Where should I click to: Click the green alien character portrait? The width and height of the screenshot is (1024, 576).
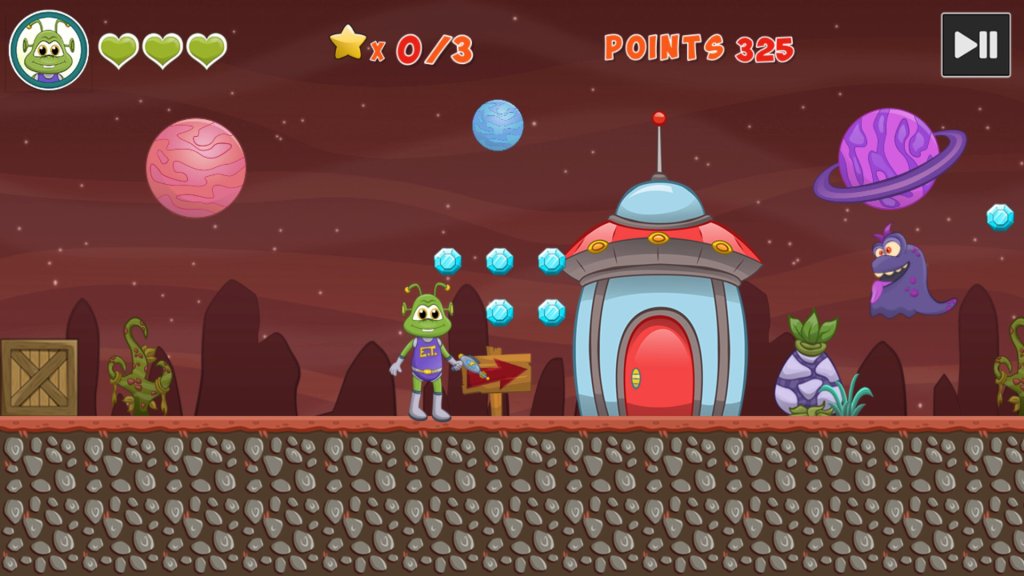[49, 50]
